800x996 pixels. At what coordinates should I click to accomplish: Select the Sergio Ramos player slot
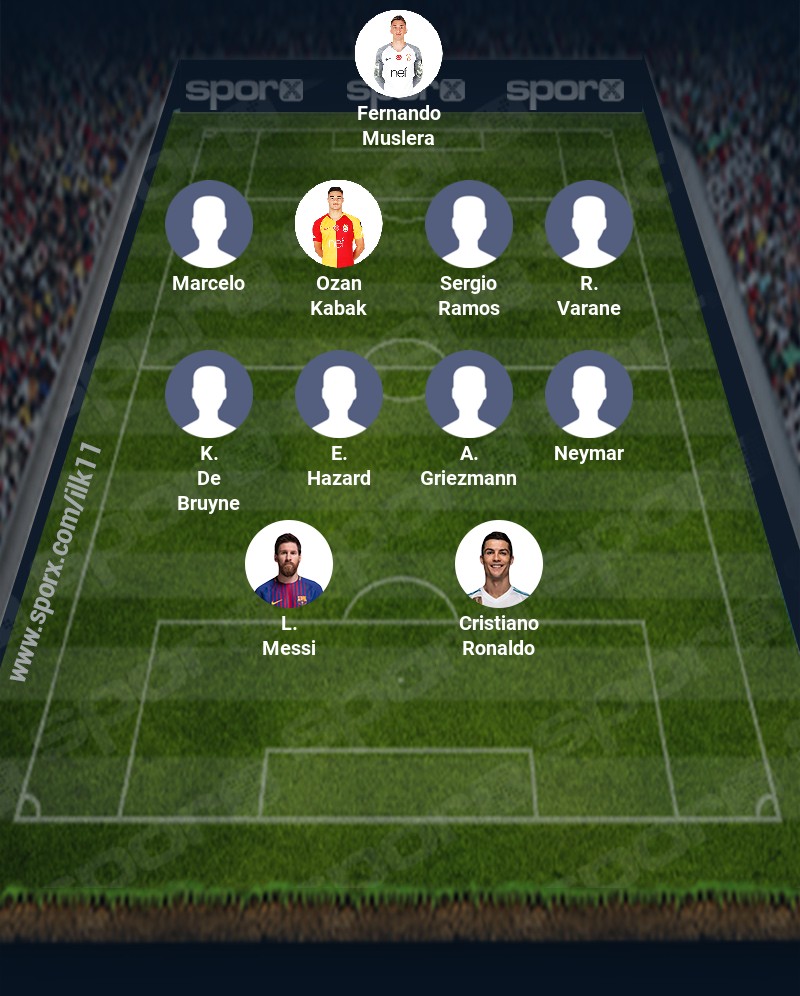pyautogui.click(x=469, y=224)
